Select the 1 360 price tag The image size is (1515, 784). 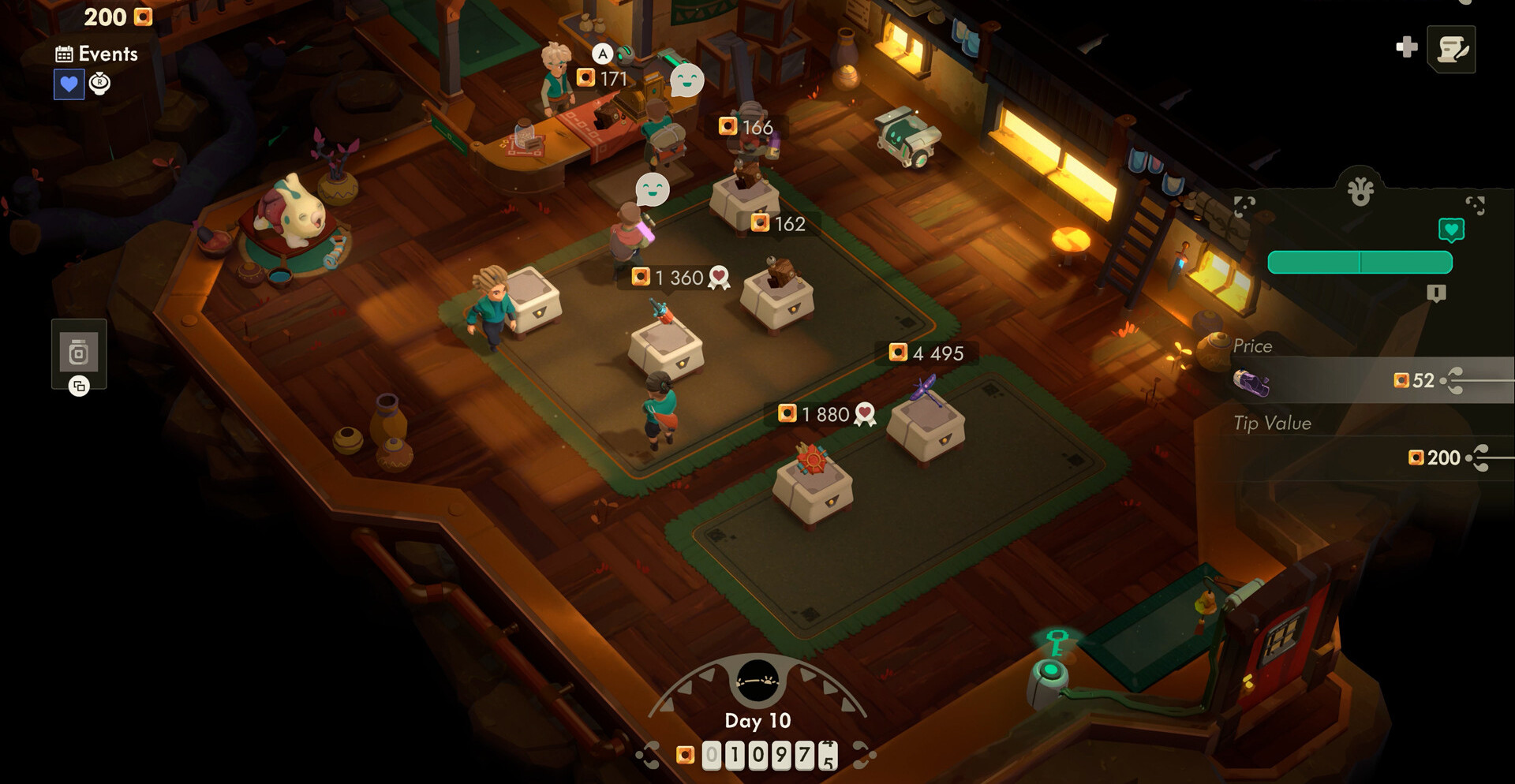[679, 278]
